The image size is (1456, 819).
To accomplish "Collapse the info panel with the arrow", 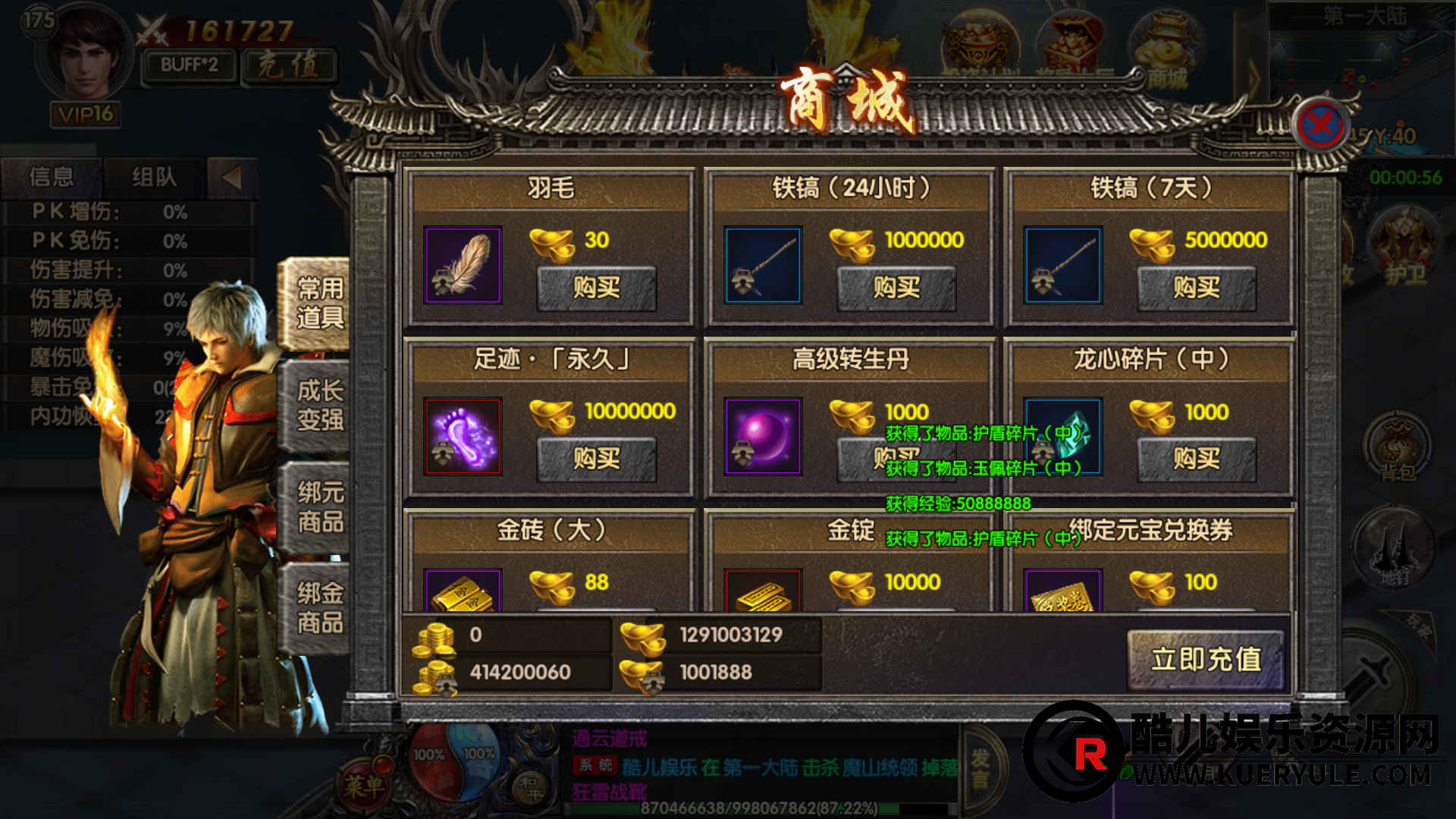I will pos(231,177).
